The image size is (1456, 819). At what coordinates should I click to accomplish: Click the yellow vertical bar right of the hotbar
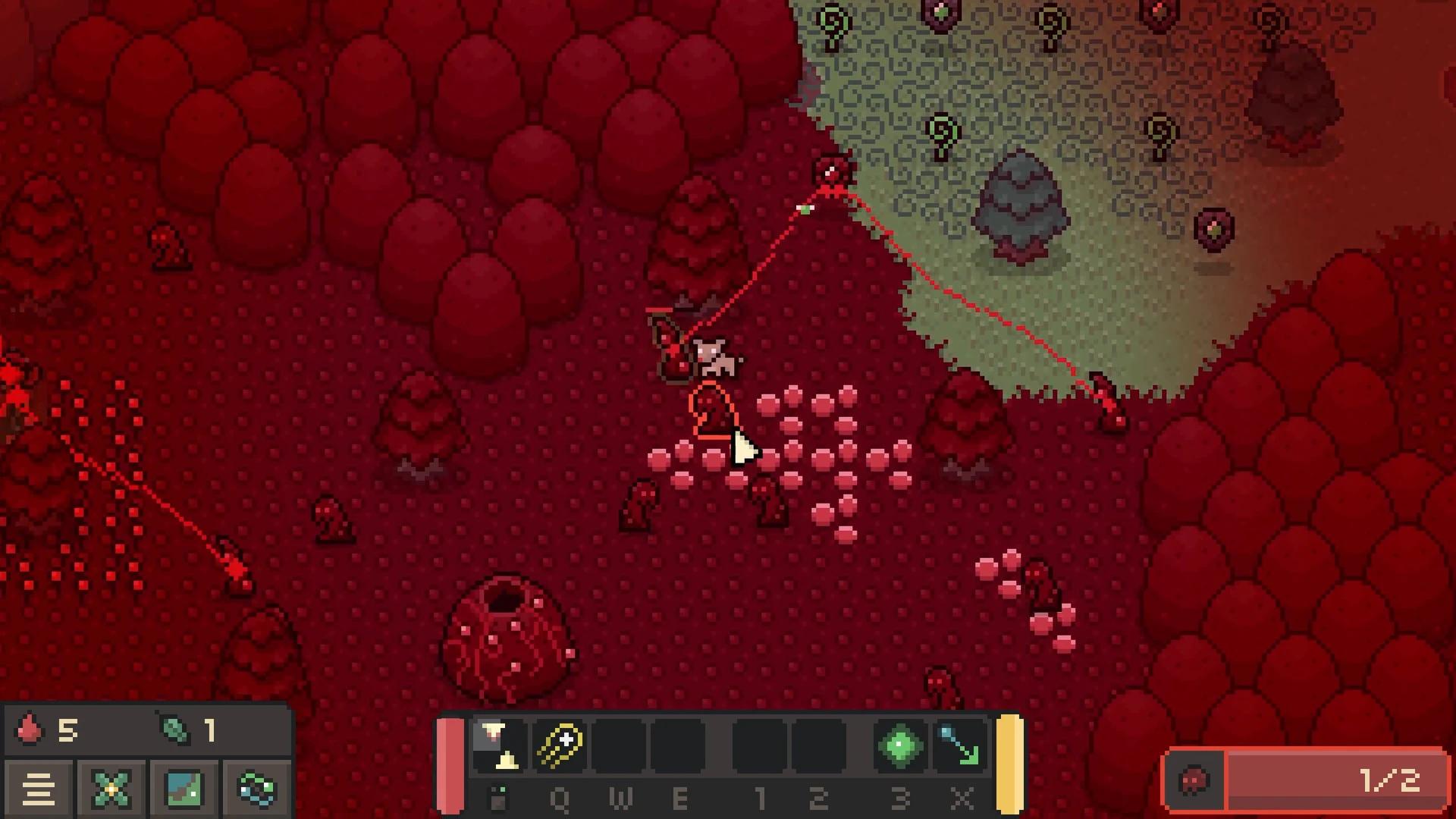pos(1009,762)
